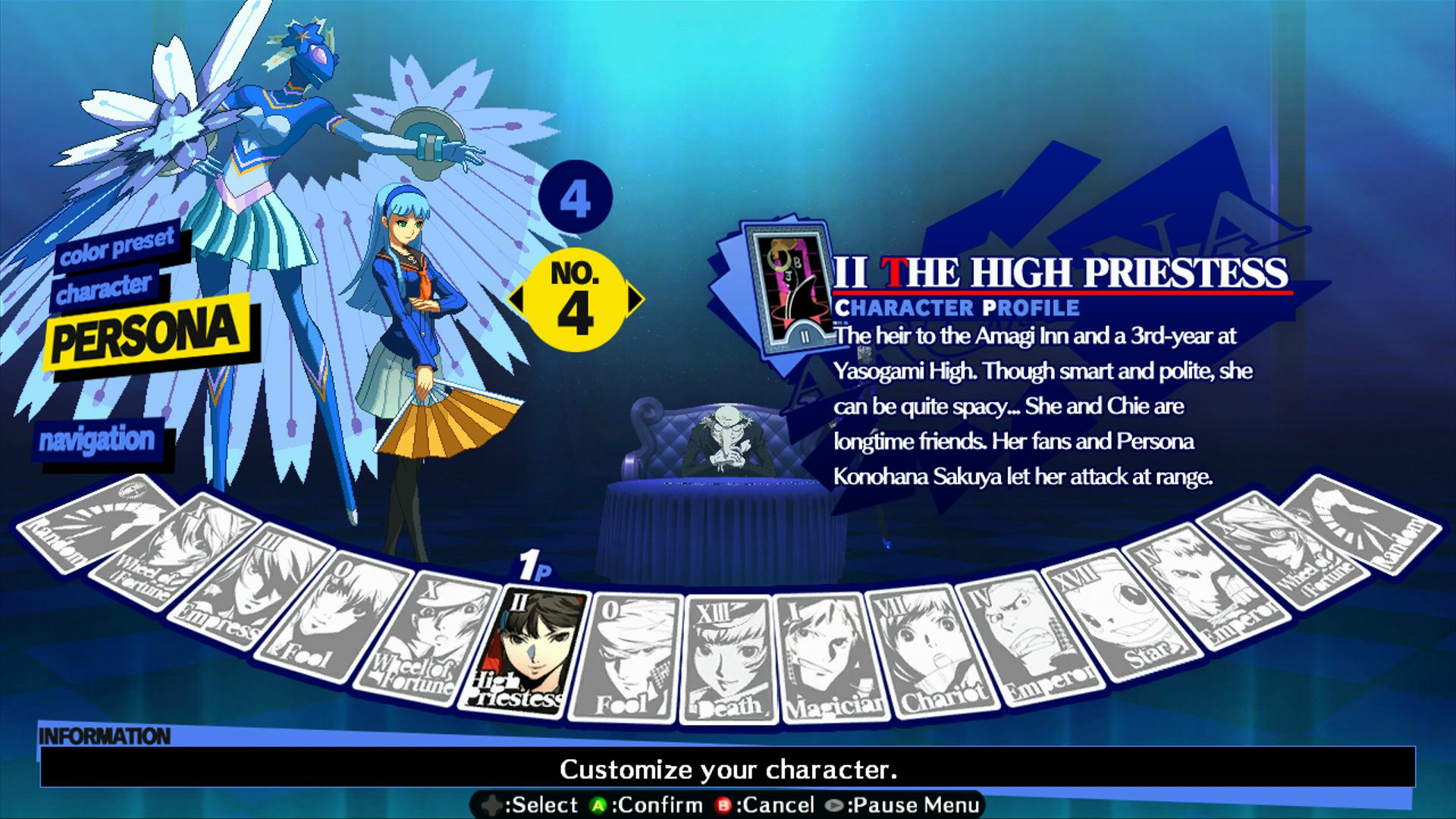1456x819 pixels.
Task: Switch to the navigation option
Action: click(99, 439)
